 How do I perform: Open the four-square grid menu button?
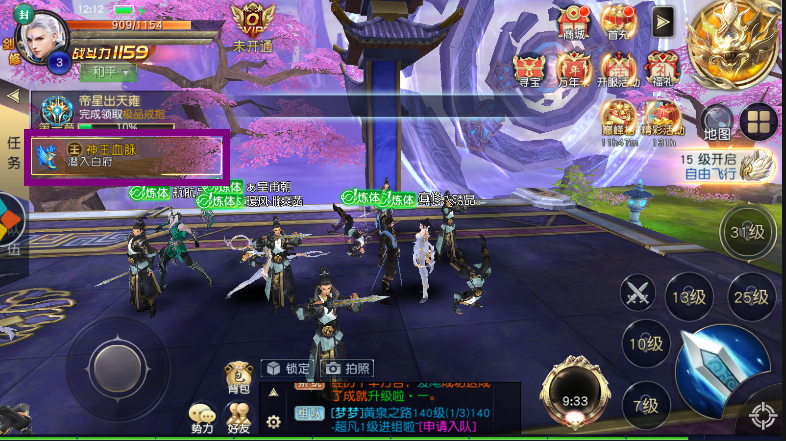click(x=759, y=121)
